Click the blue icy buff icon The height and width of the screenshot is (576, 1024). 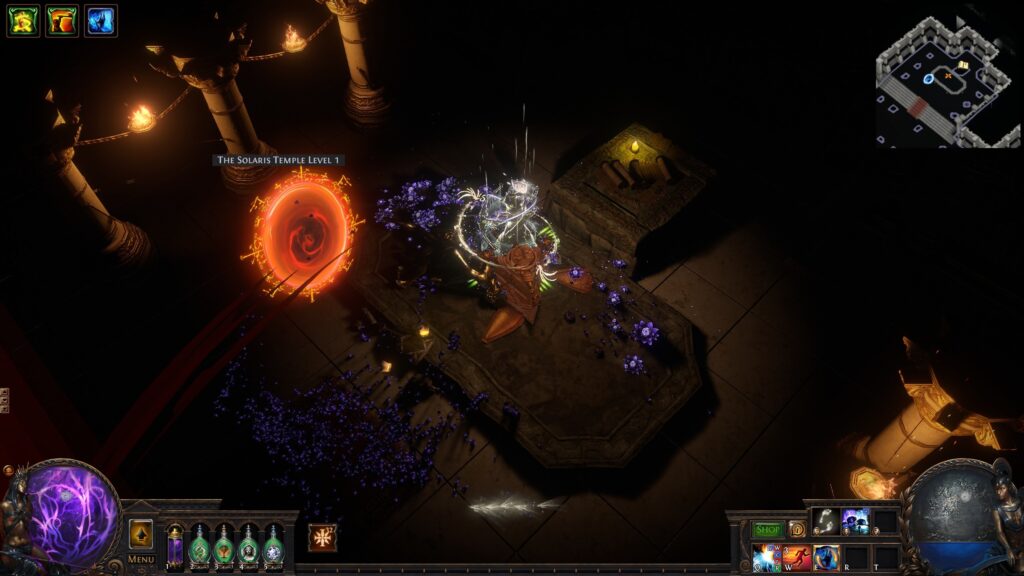[100, 20]
